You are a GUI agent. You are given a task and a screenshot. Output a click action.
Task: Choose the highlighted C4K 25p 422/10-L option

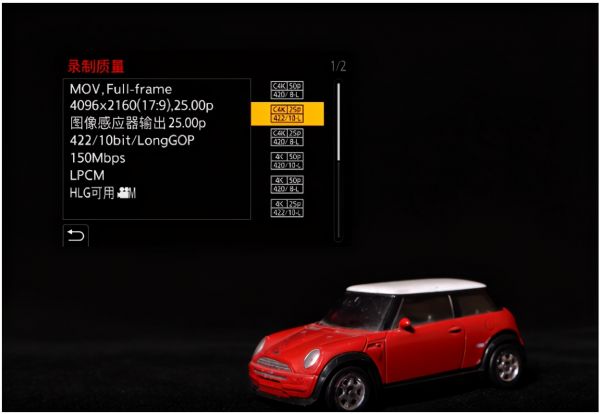coord(287,113)
